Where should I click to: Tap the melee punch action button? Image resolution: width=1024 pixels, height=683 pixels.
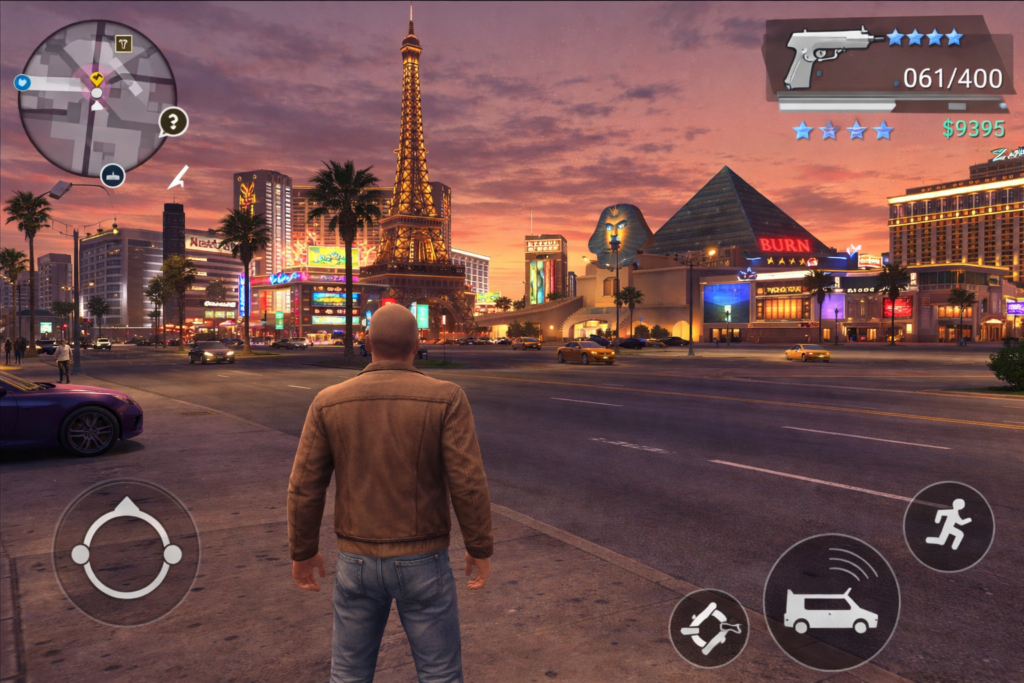(708, 628)
